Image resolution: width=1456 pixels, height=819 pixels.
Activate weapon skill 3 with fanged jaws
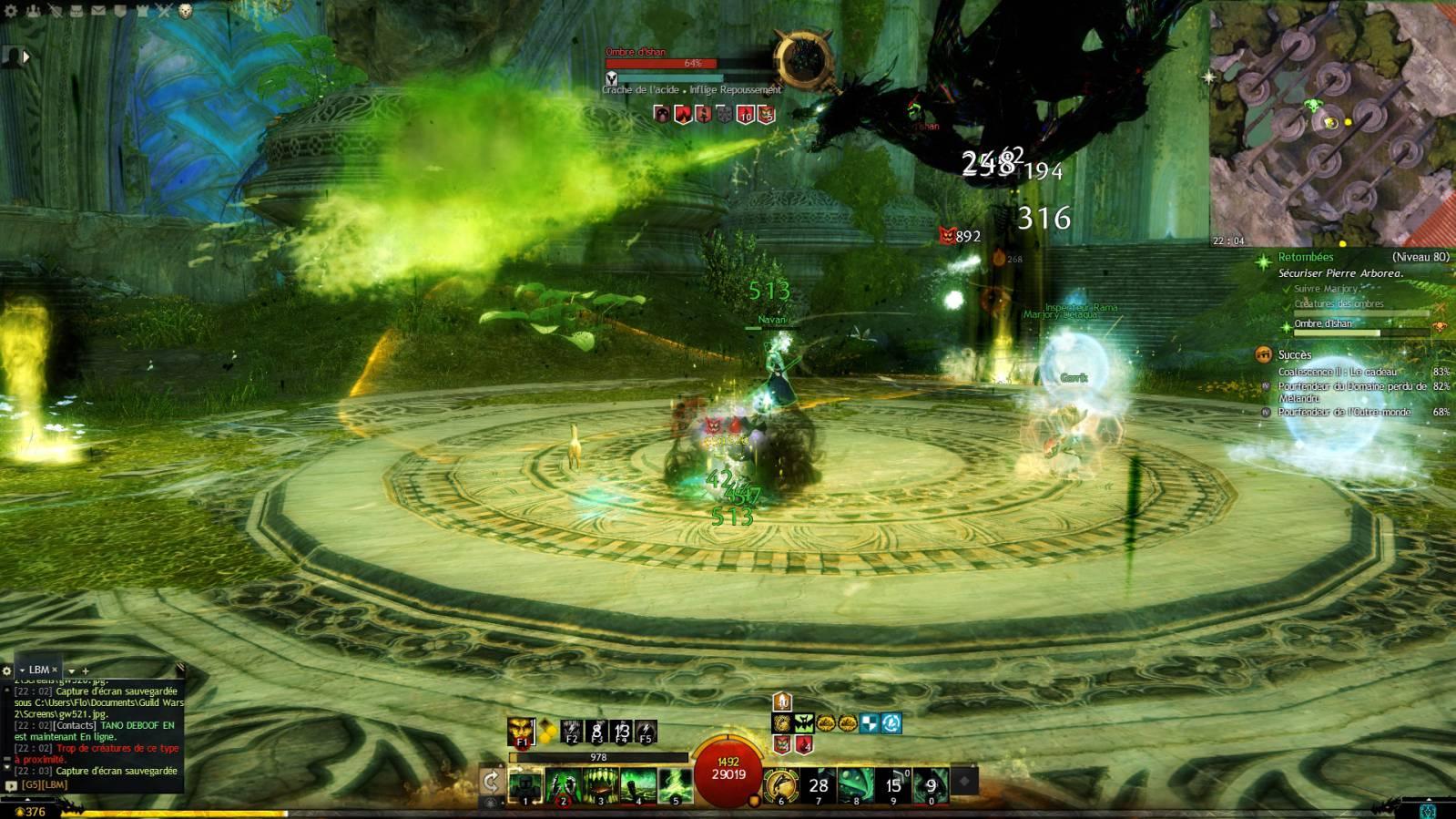(x=600, y=785)
